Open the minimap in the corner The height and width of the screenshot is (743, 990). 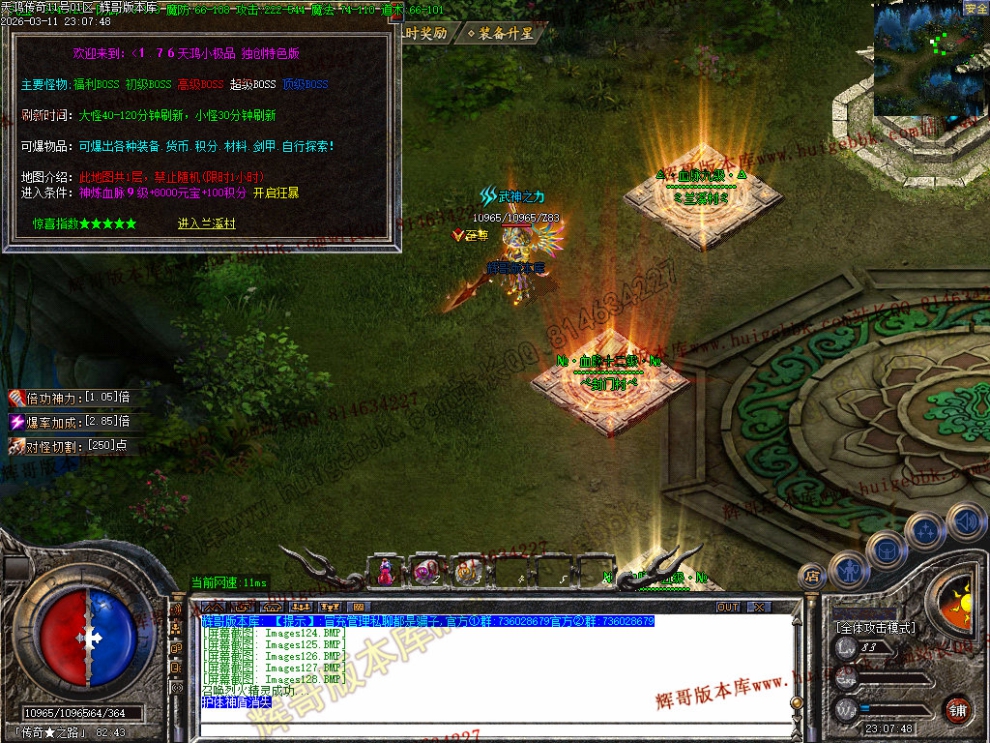tap(930, 60)
